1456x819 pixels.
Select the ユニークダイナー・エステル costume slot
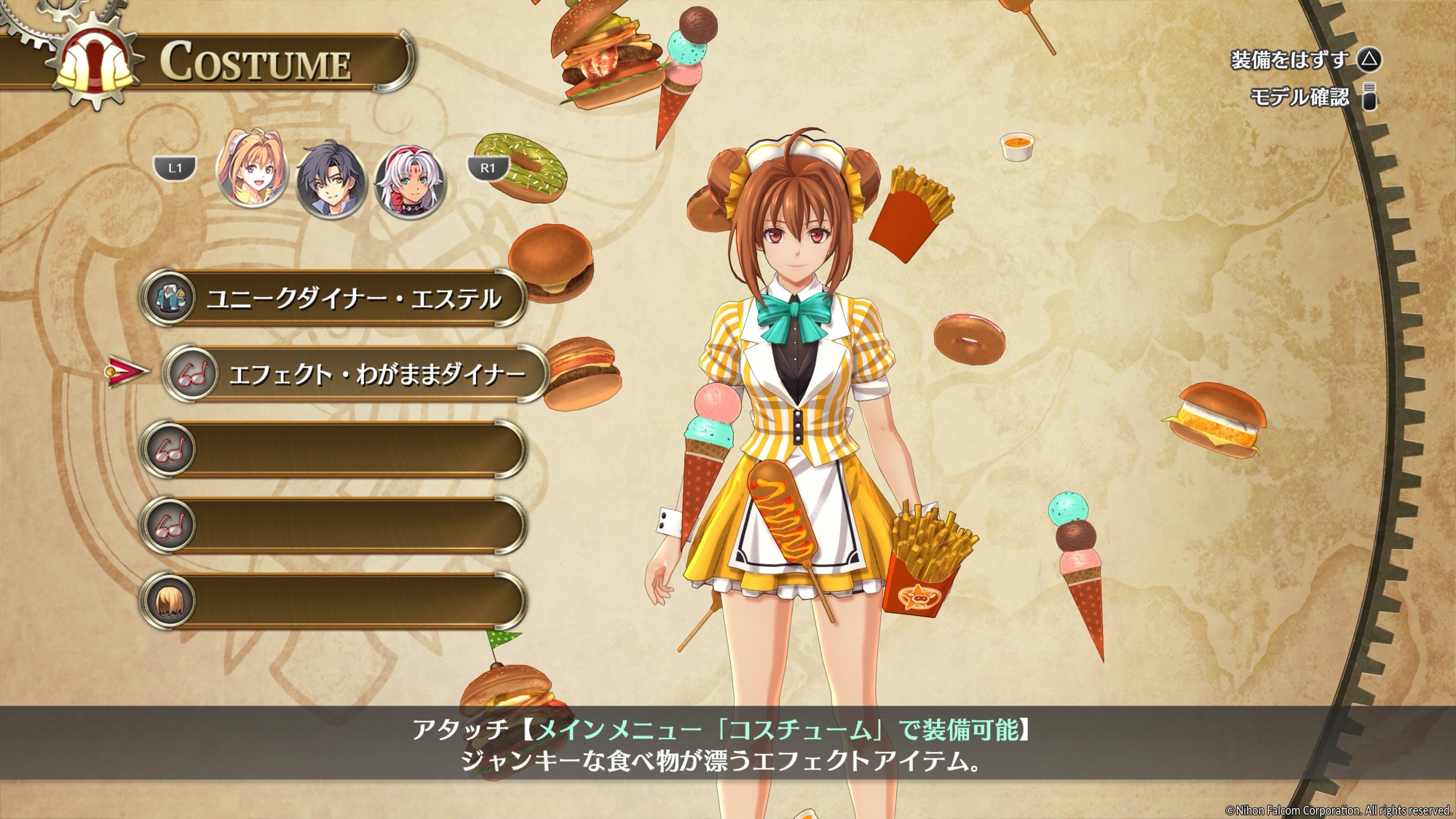[x=333, y=298]
